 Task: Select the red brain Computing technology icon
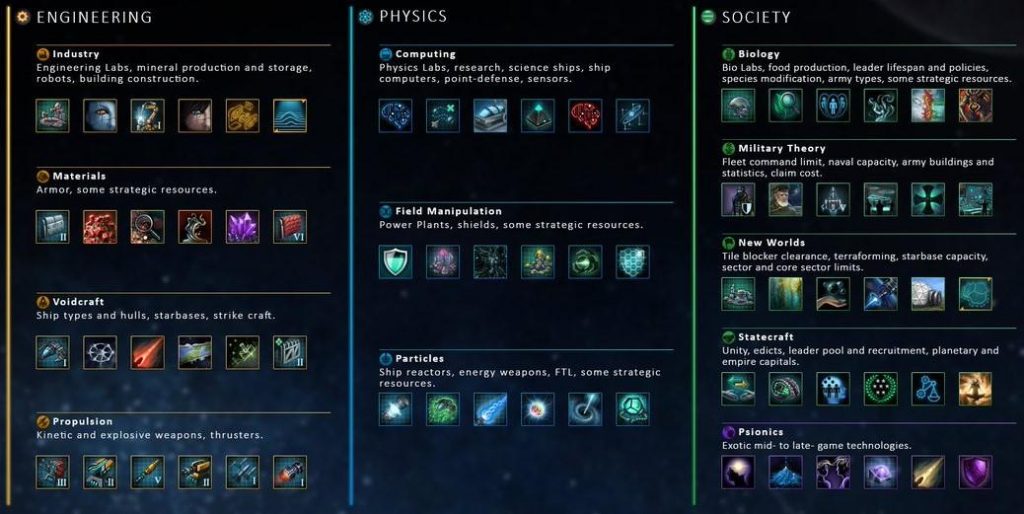(x=585, y=116)
